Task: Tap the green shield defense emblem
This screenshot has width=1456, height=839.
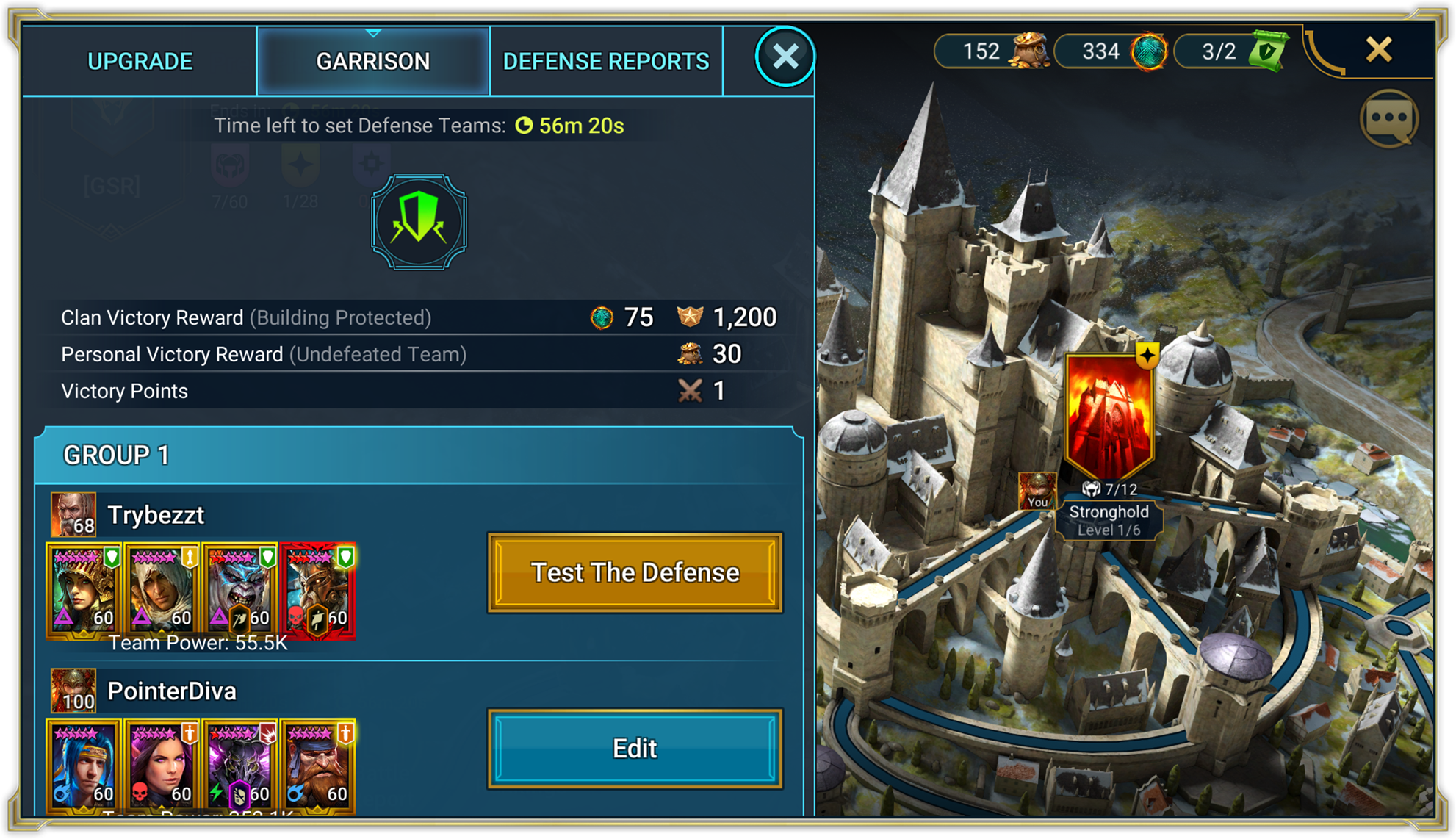Action: 419,222
